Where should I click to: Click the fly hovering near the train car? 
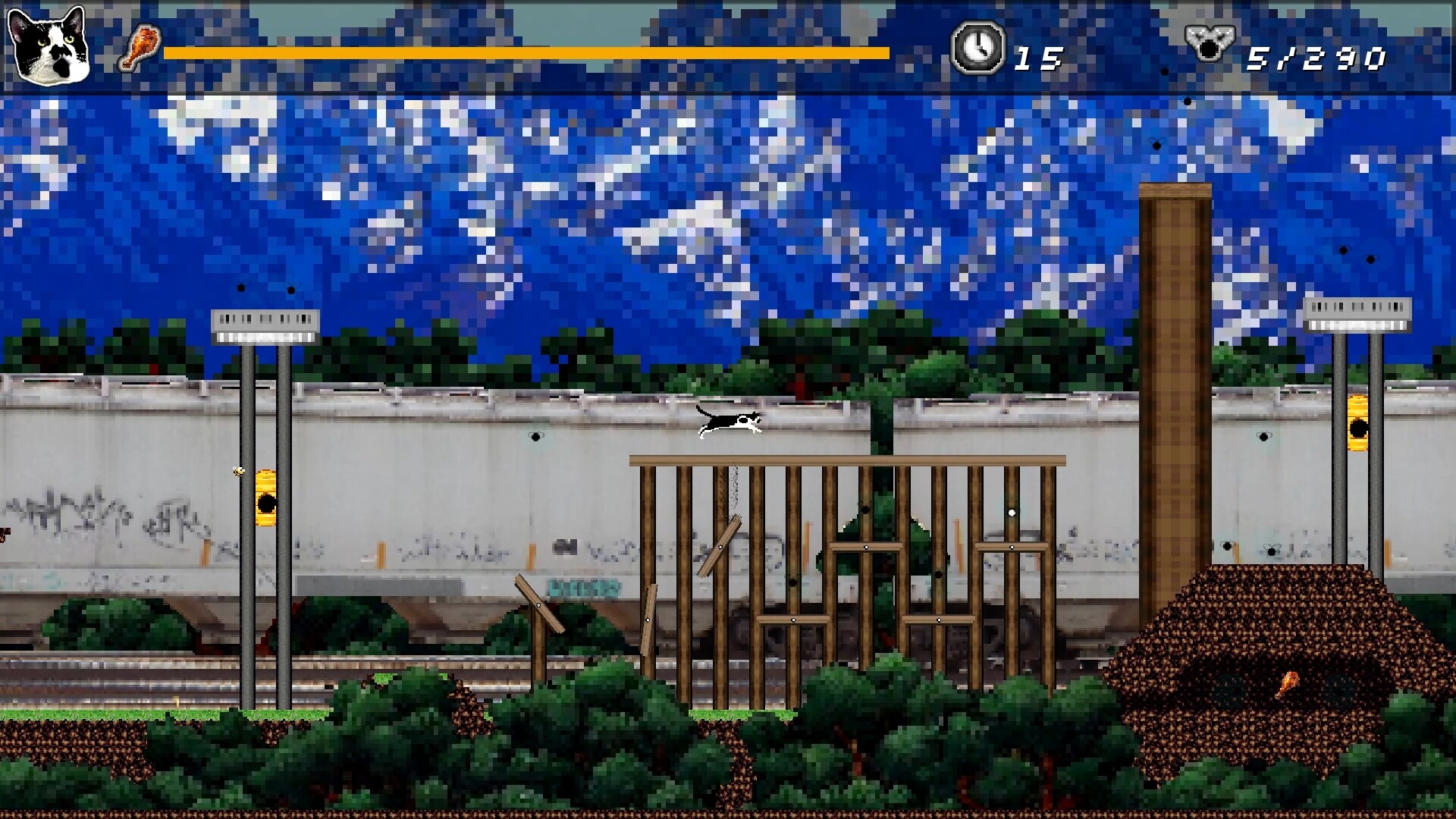[x=535, y=436]
